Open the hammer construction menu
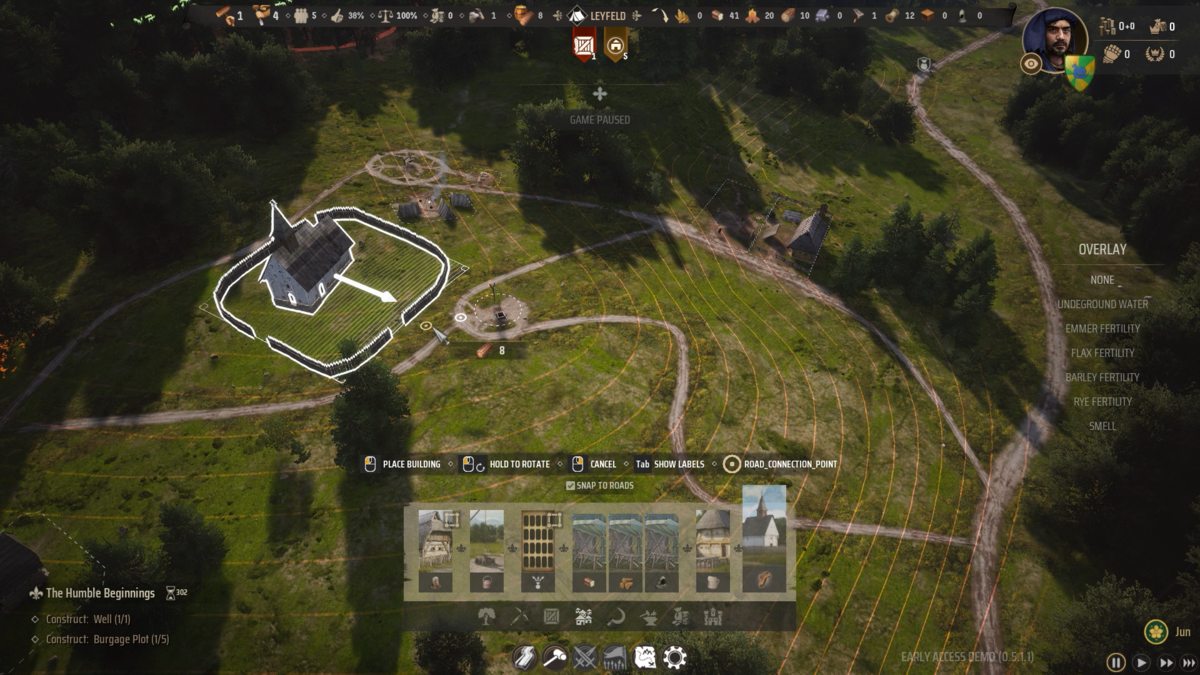The width and height of the screenshot is (1200, 675). pyautogui.click(x=555, y=657)
